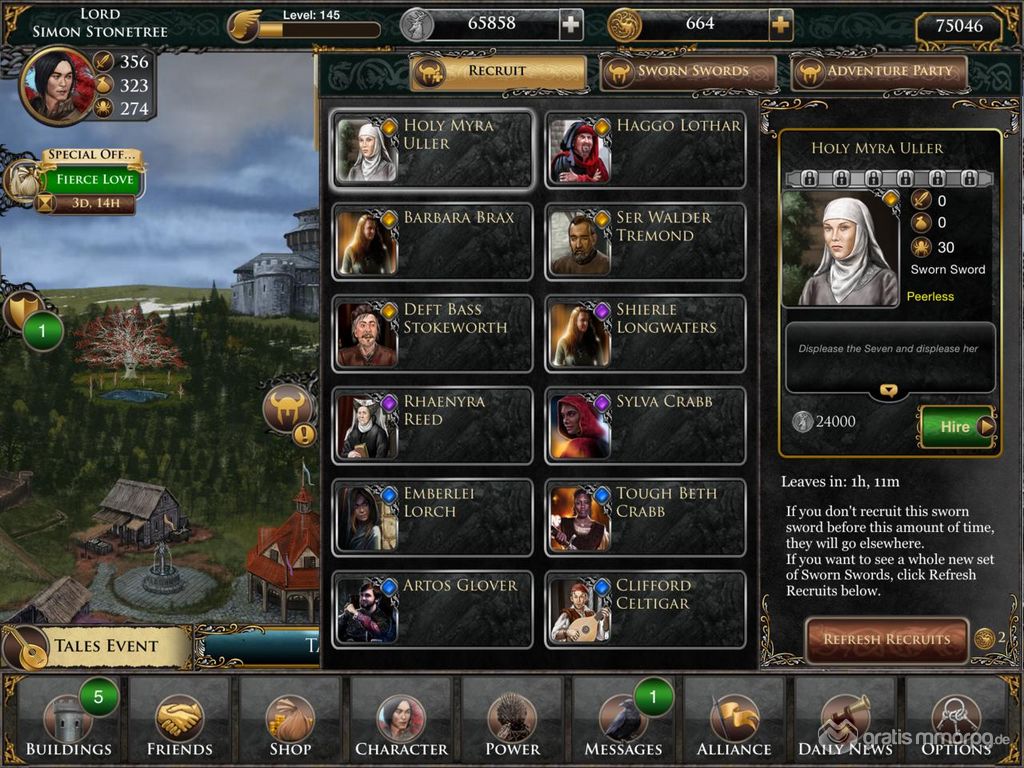Image resolution: width=1024 pixels, height=768 pixels.
Task: Choose Barbara Brax from recruits
Action: (432, 243)
